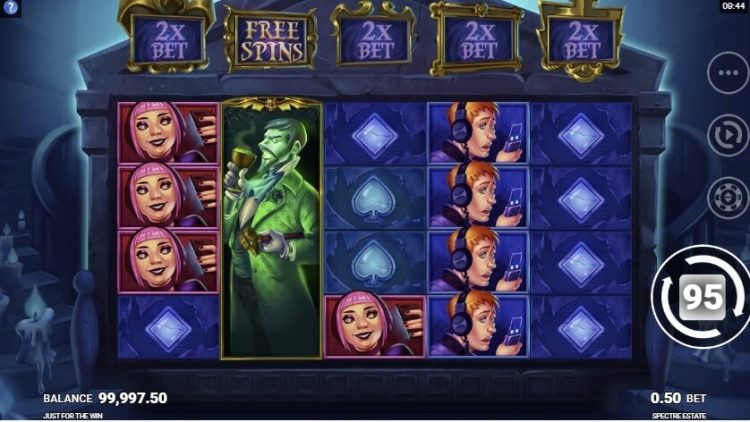Screen dimensions: 750x422
Task: Open the help question mark icon
Action: click(10, 7)
